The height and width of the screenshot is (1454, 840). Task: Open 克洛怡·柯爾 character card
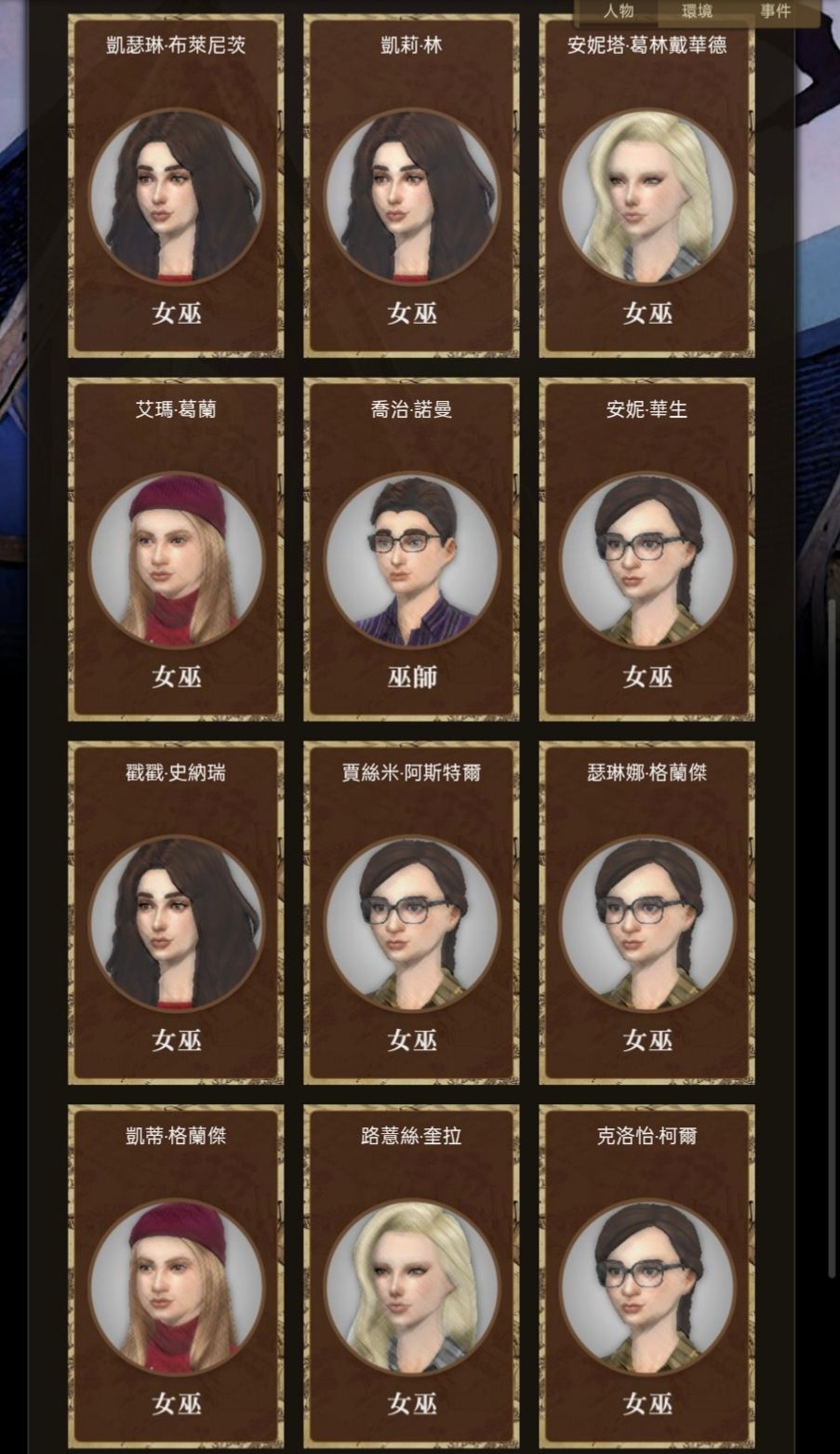(x=647, y=1276)
